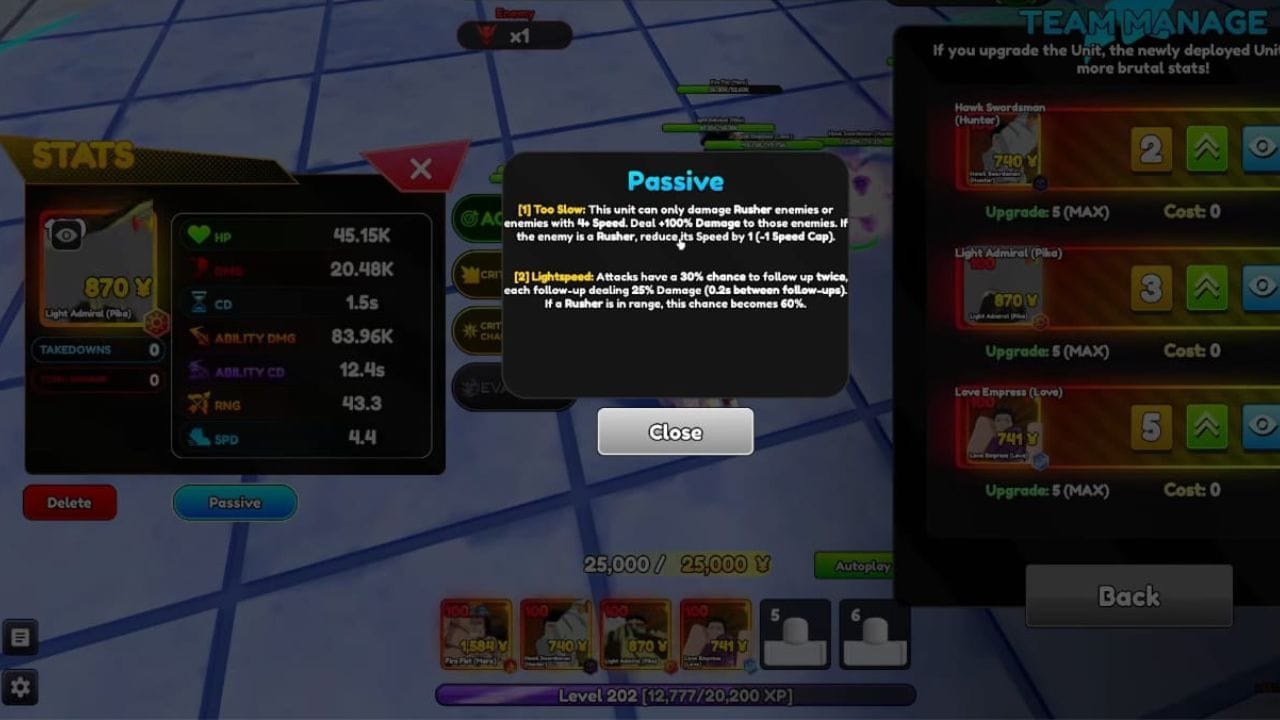Select the Fire Fist (Mero) unit thumbnail
The image size is (1280, 720).
(474, 635)
